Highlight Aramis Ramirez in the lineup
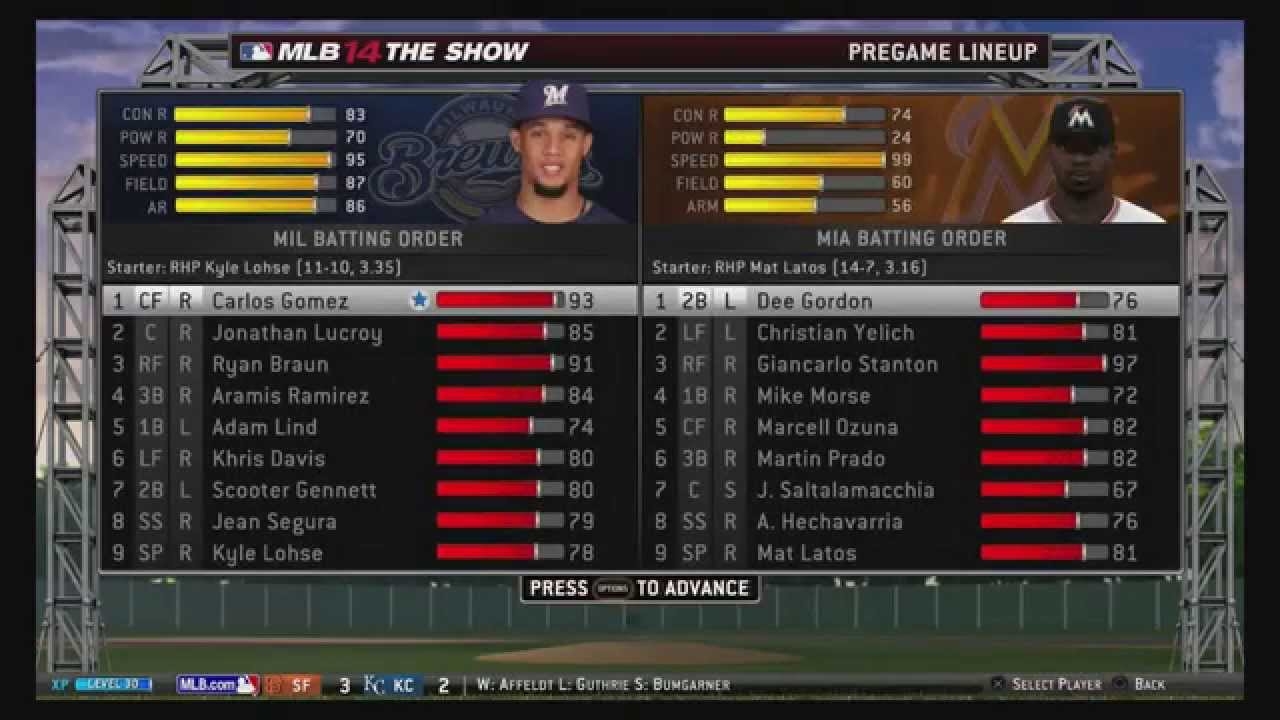Image resolution: width=1280 pixels, height=720 pixels. click(290, 396)
